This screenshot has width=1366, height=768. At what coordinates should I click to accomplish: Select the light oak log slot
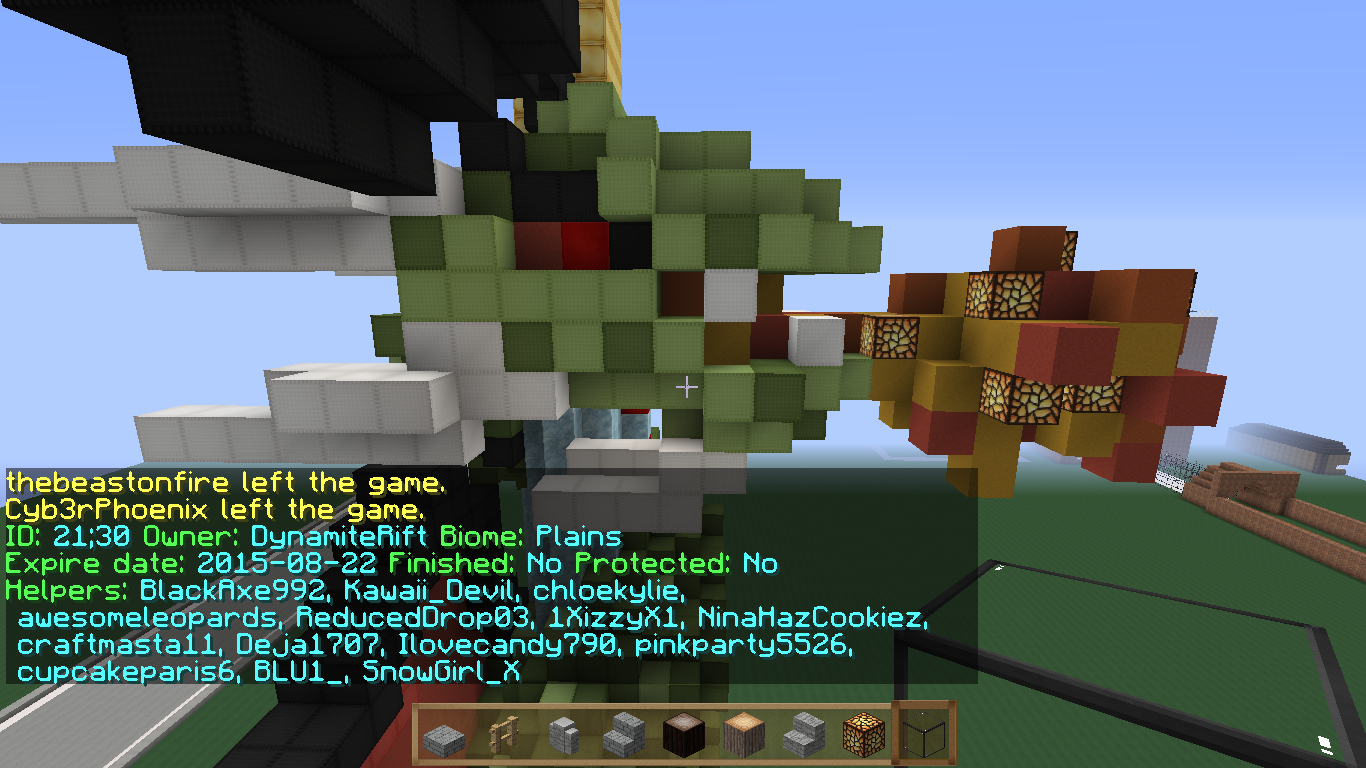coord(744,737)
